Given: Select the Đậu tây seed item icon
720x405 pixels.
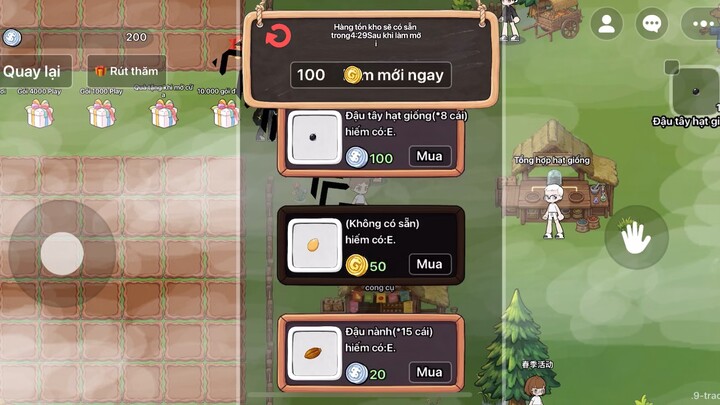Looking at the screenshot, I should (x=315, y=138).
